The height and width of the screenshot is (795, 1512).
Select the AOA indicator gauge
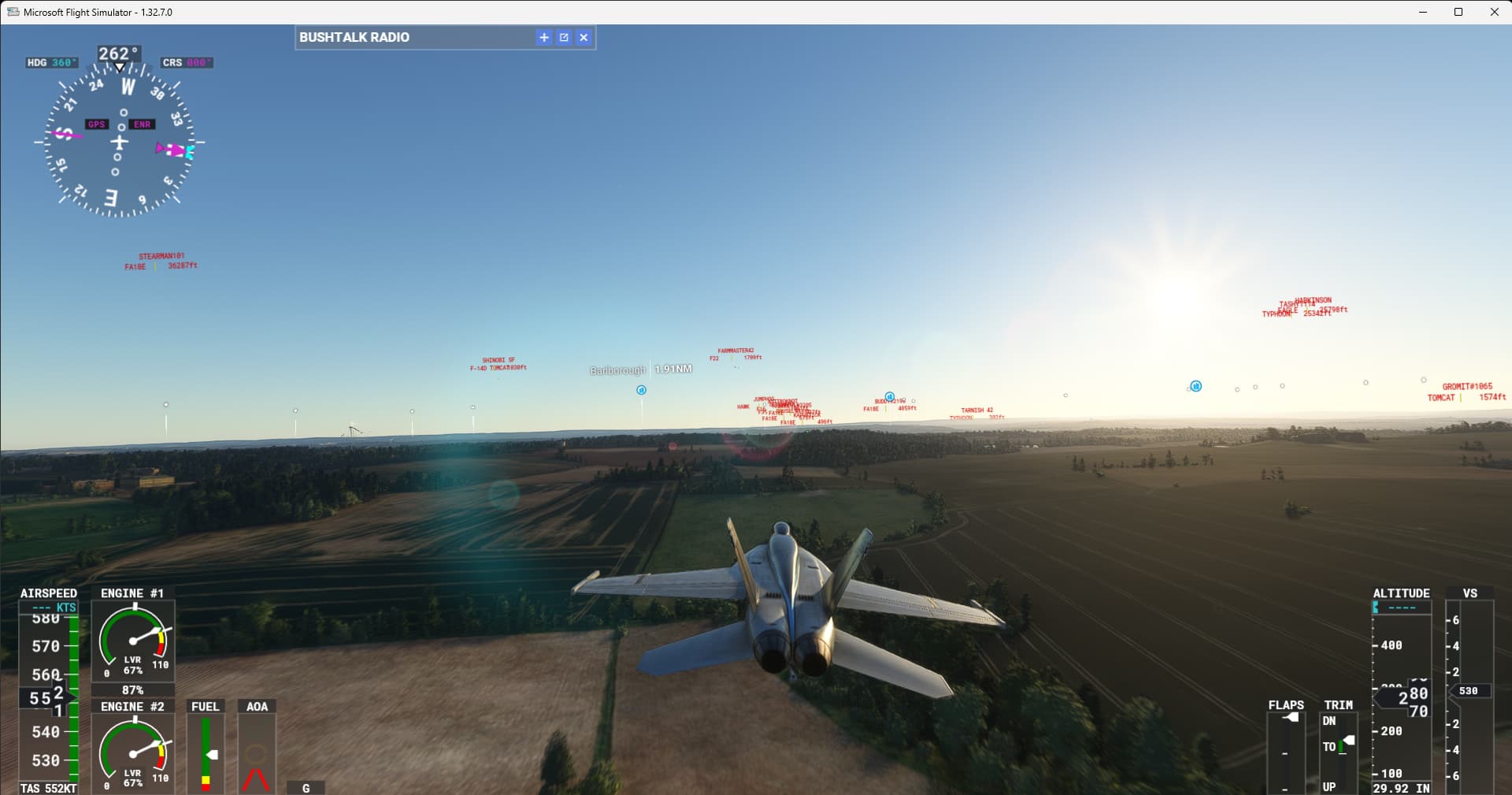coord(257,752)
